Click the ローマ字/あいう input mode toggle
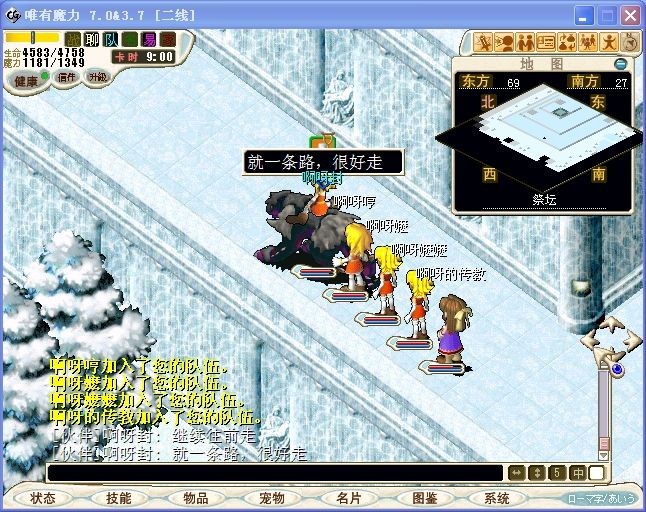 tap(601, 497)
